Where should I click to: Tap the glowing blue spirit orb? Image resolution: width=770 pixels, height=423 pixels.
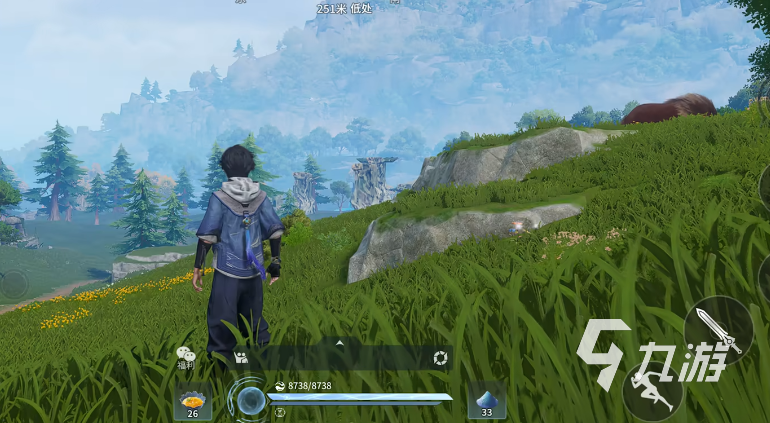click(250, 400)
